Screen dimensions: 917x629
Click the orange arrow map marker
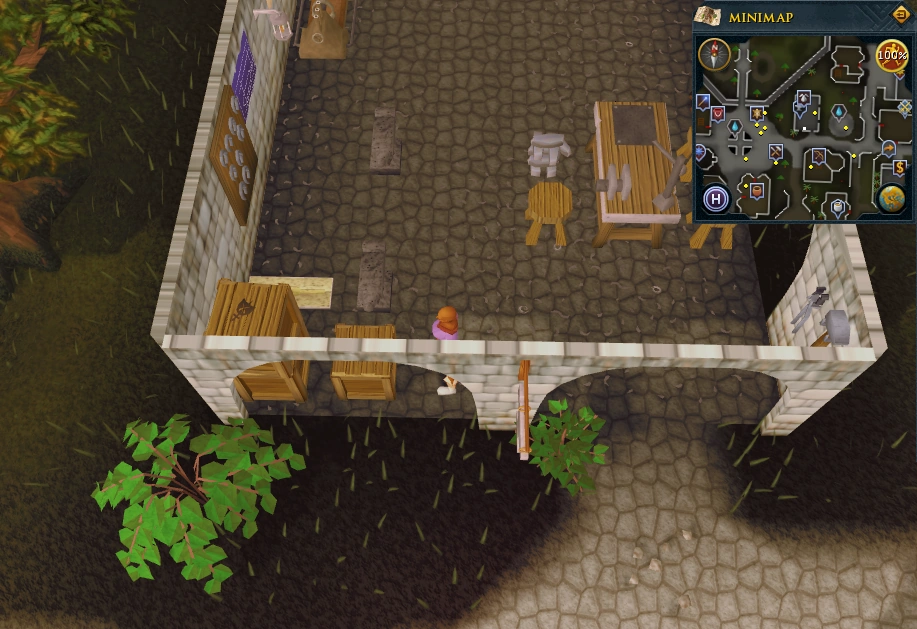pos(887,148)
